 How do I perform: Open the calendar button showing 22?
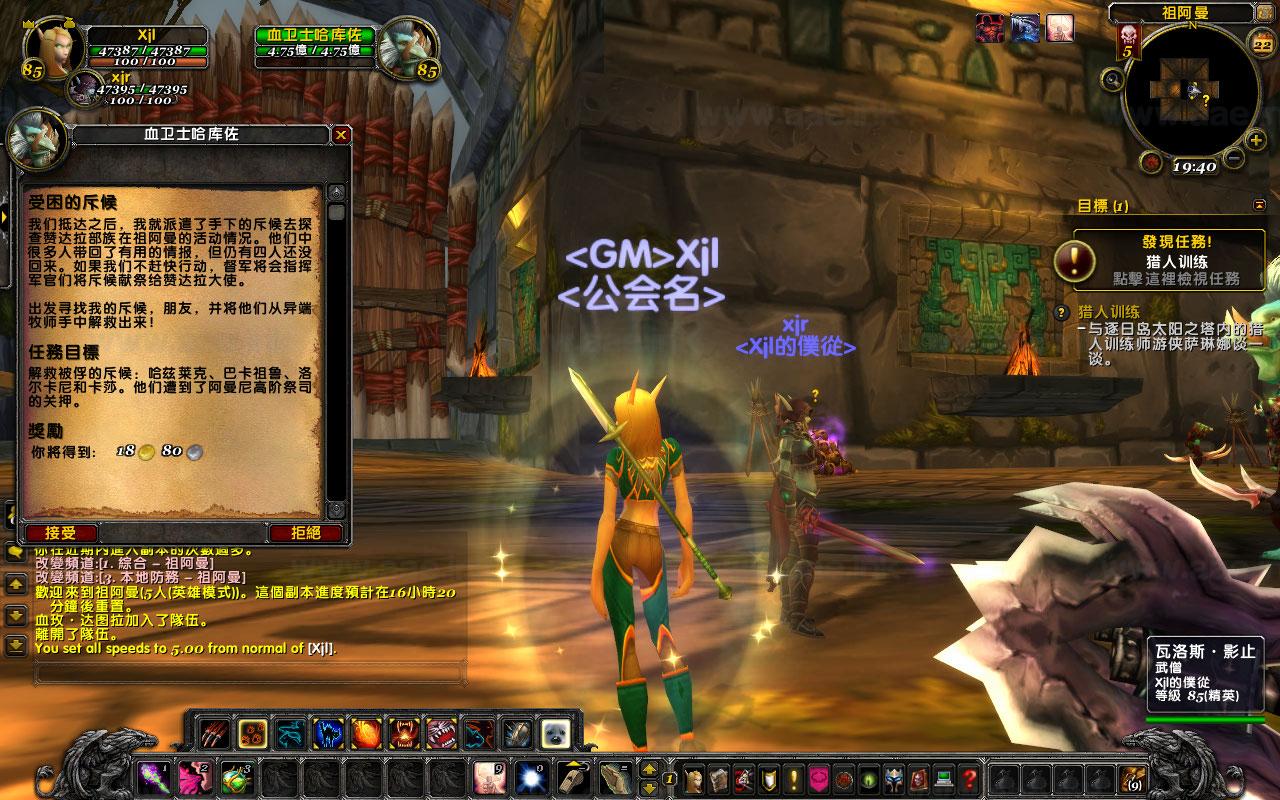[x=1262, y=44]
